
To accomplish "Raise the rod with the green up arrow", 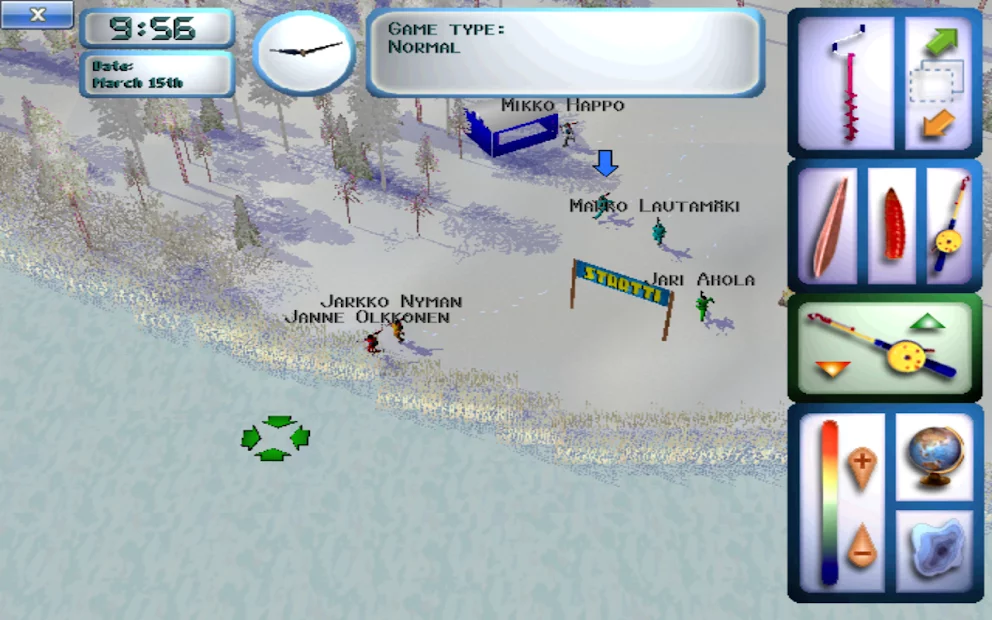I will tap(928, 322).
